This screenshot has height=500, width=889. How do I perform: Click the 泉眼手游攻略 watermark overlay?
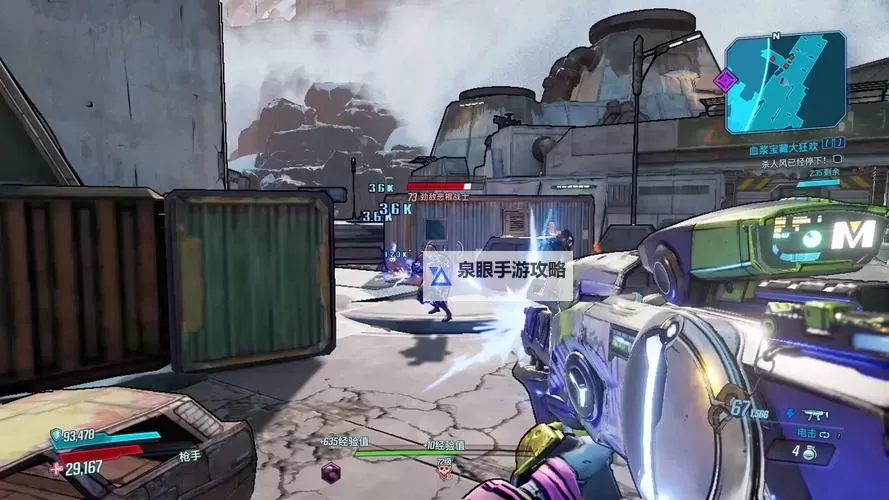coord(498,271)
